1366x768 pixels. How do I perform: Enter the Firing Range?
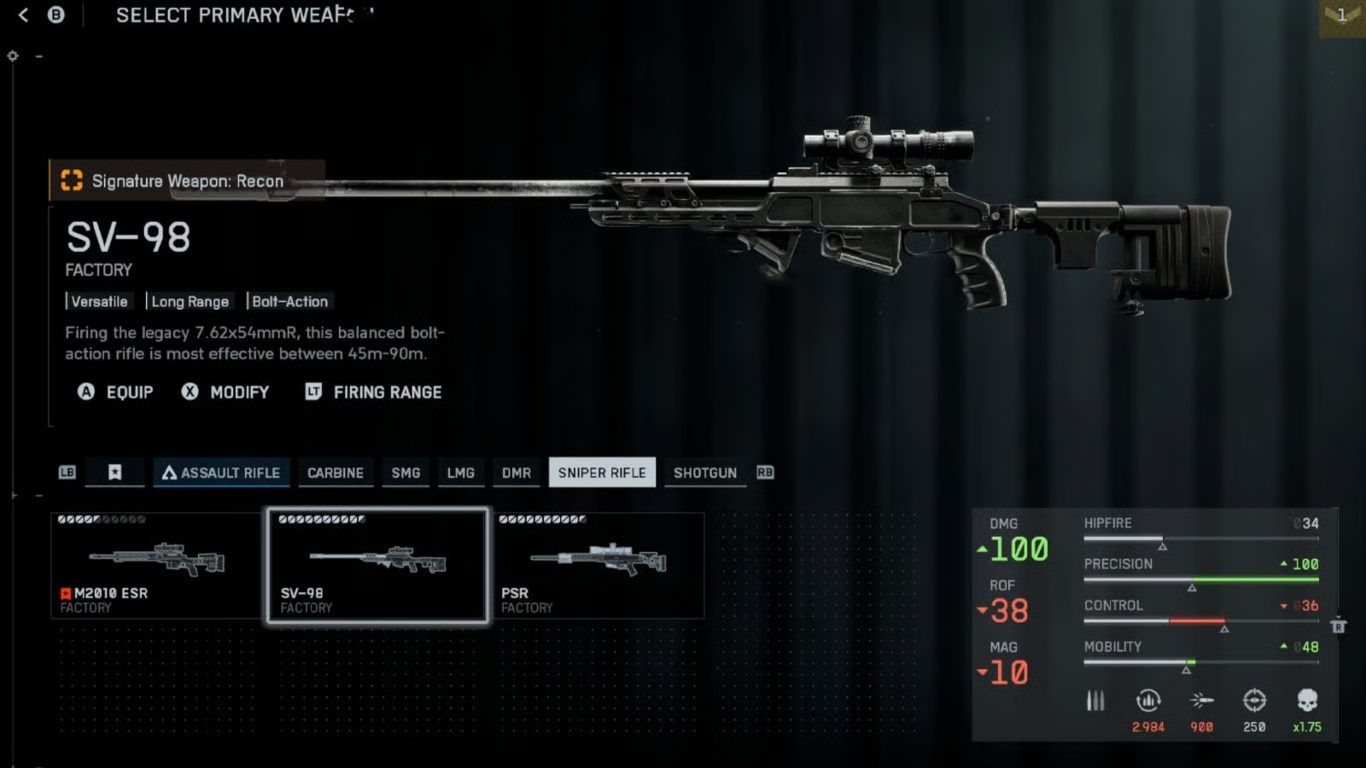click(373, 392)
